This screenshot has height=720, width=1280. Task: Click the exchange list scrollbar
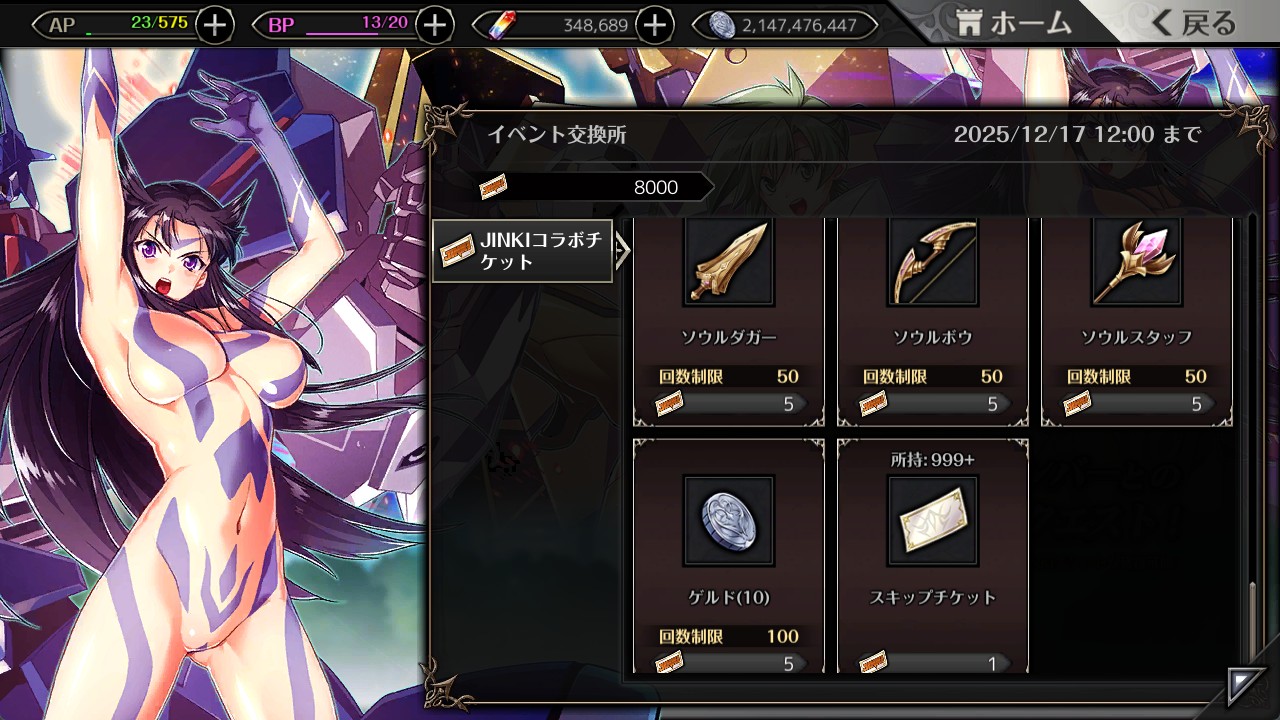pyautogui.click(x=1252, y=620)
